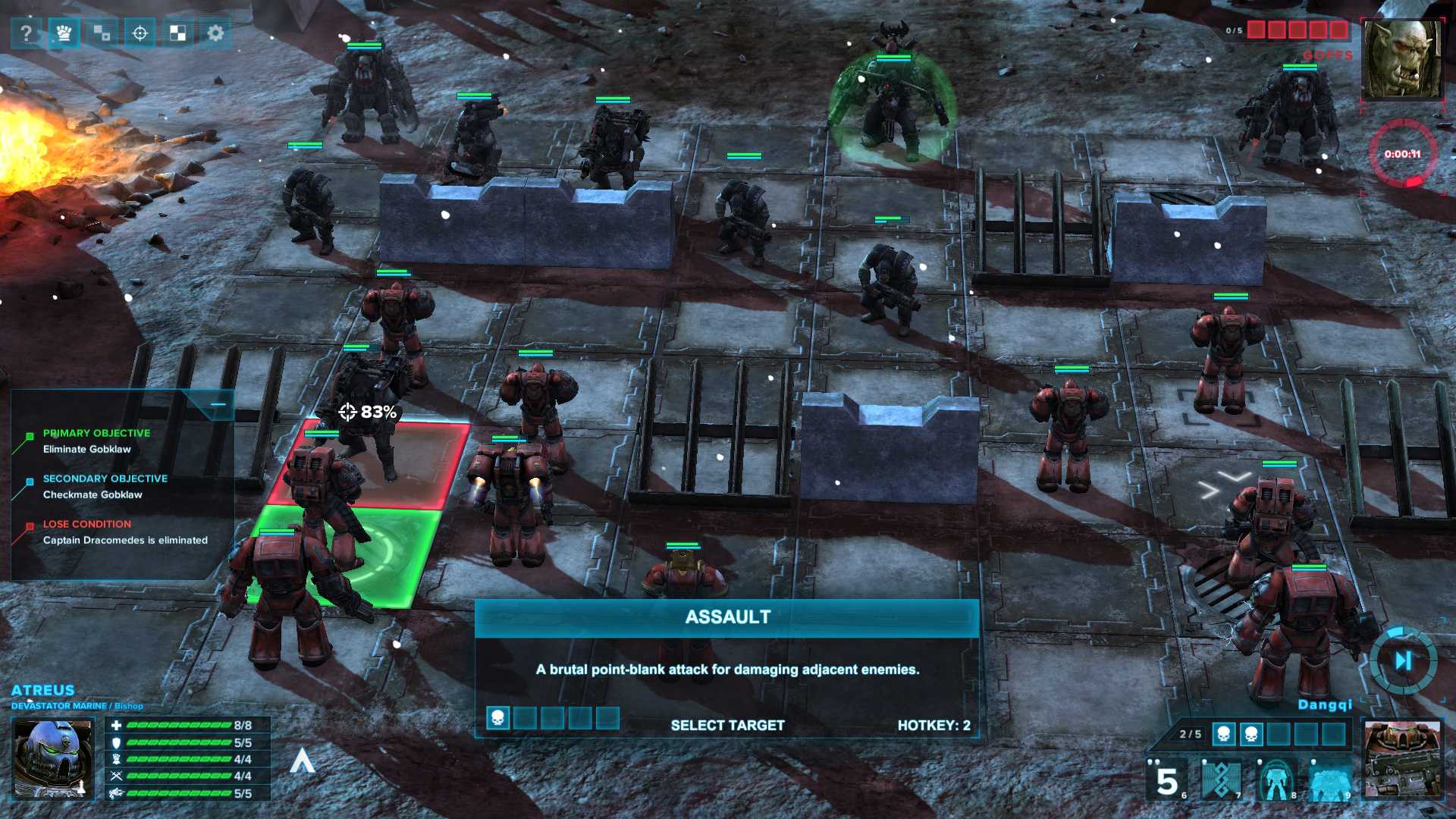Click the Primary Objective Eliminate Gobklaw entry

coord(96,441)
